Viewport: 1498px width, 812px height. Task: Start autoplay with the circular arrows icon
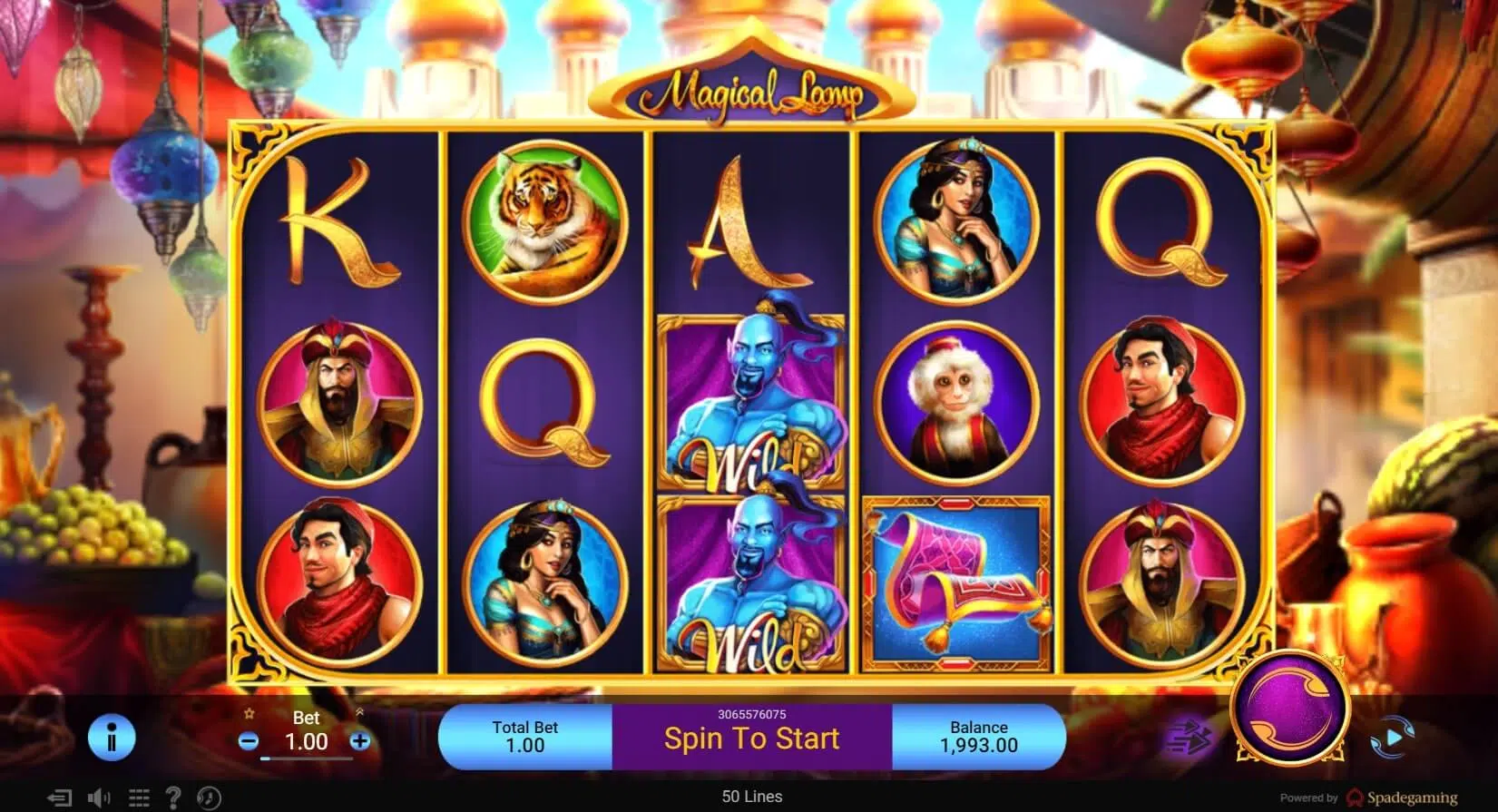1394,737
